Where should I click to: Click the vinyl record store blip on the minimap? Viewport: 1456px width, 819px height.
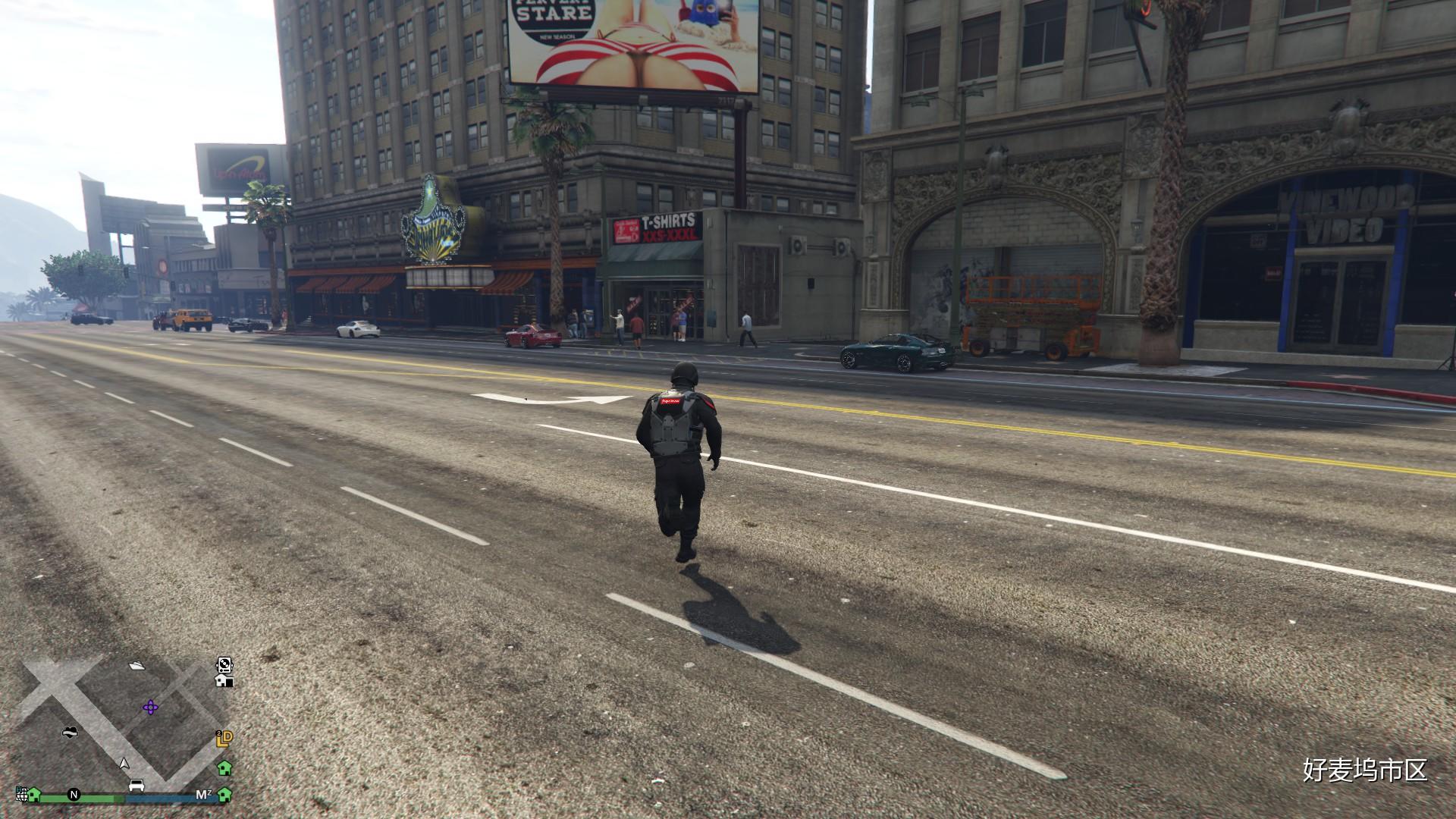[224, 664]
